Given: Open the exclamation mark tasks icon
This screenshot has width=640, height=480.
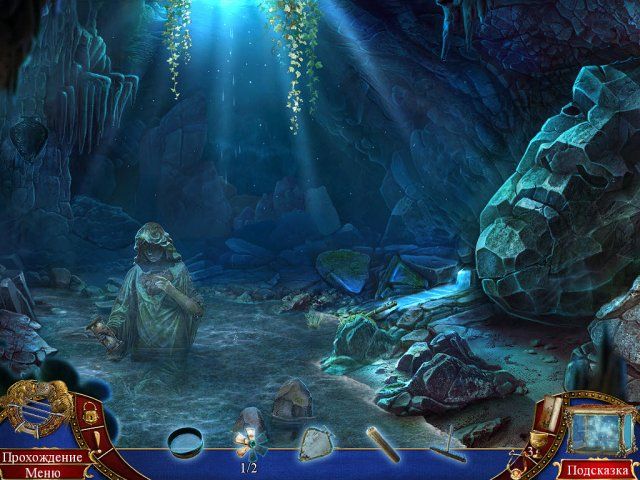Looking at the screenshot, I should tap(97, 438).
